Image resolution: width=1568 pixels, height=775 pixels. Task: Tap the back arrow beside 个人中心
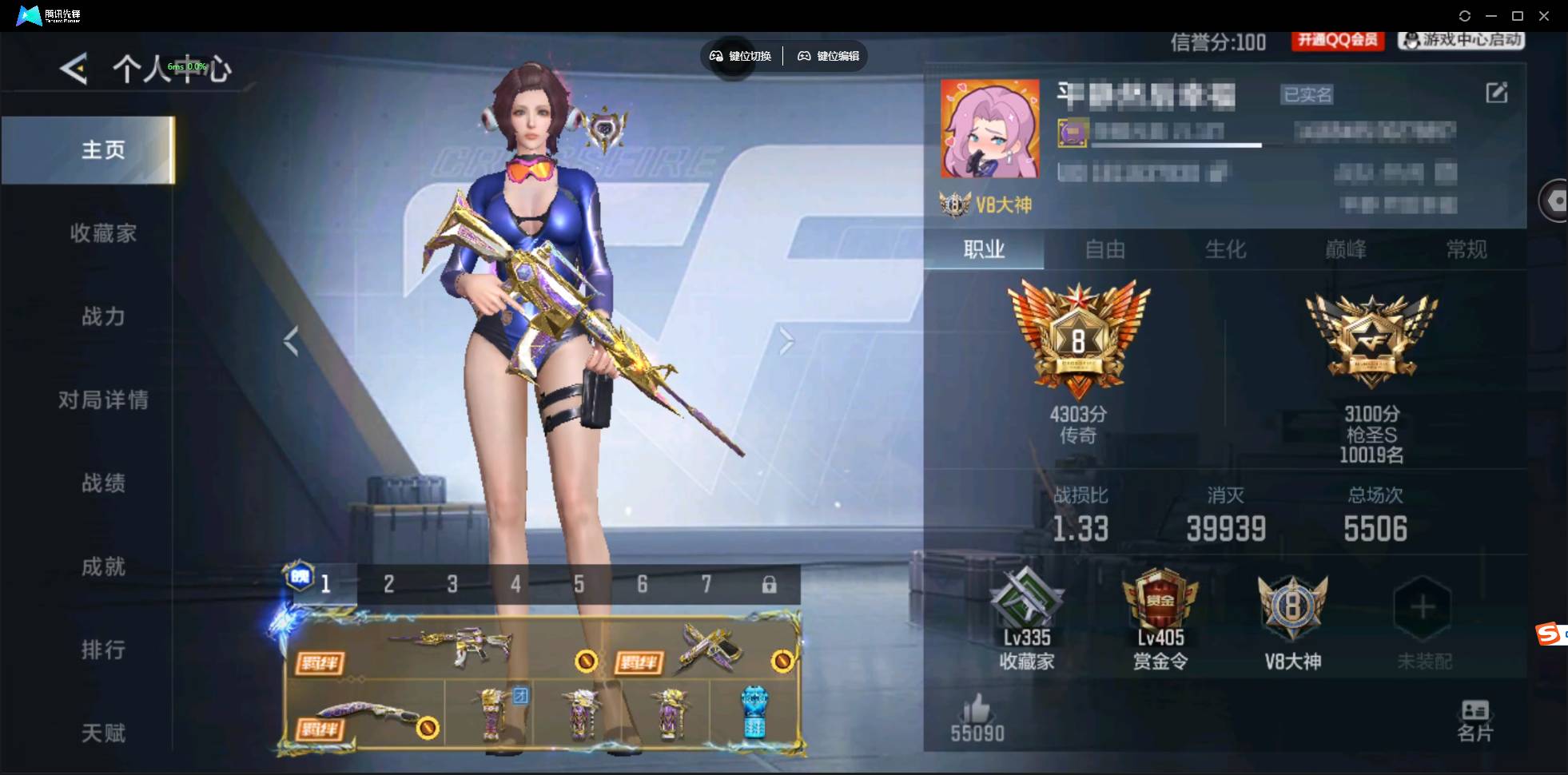(73, 70)
